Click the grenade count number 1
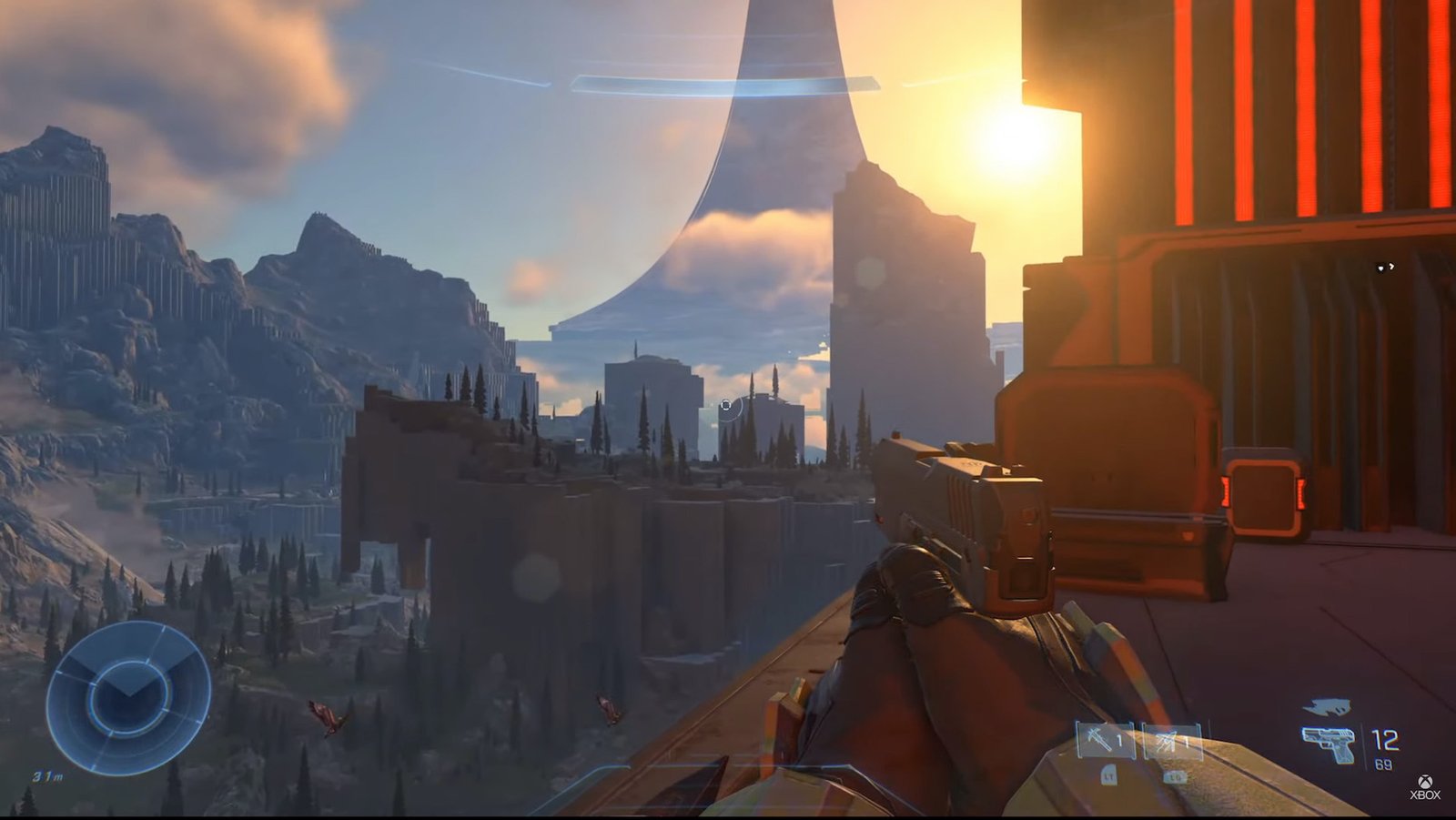1456x820 pixels. coord(1117,739)
